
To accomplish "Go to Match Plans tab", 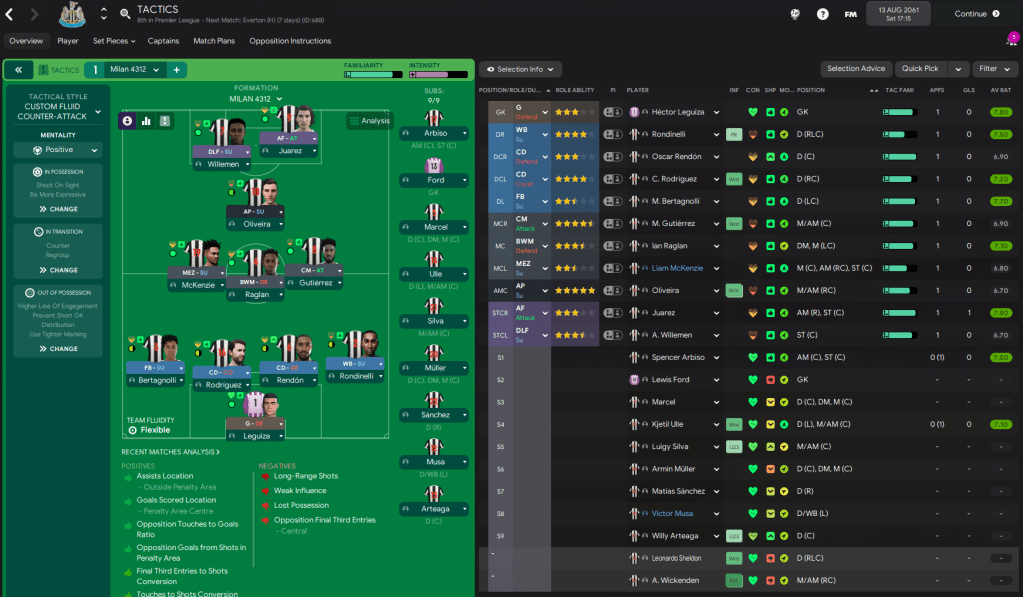I will pos(214,41).
